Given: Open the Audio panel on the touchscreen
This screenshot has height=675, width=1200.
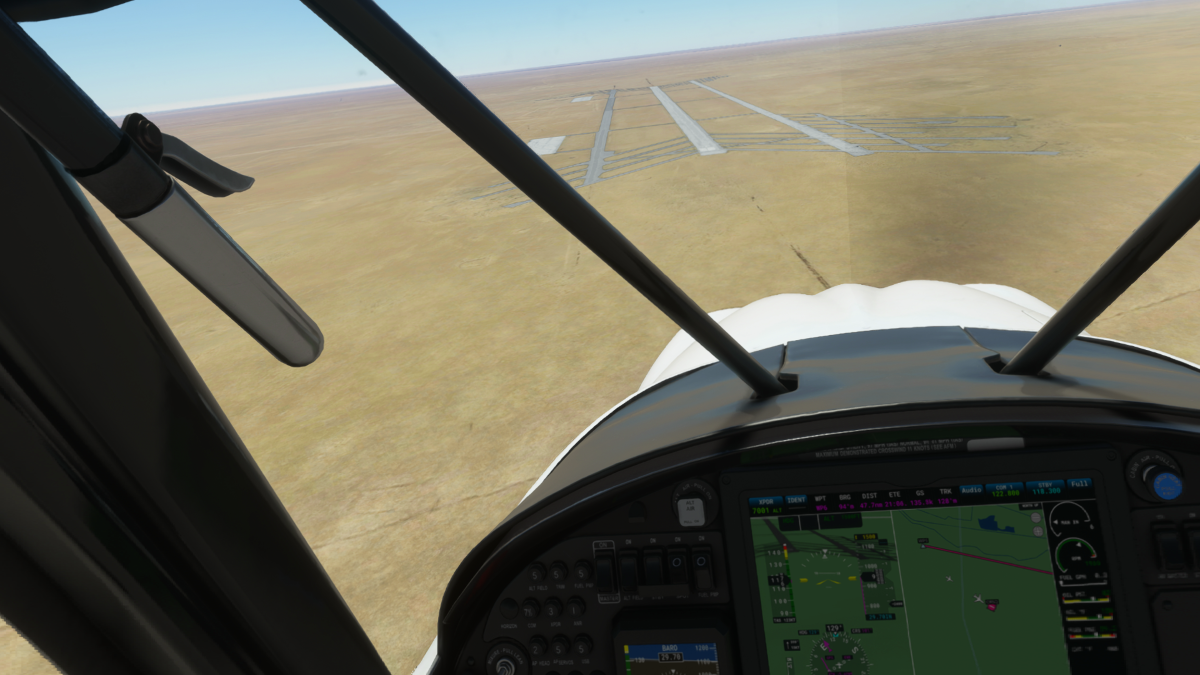Looking at the screenshot, I should [971, 491].
